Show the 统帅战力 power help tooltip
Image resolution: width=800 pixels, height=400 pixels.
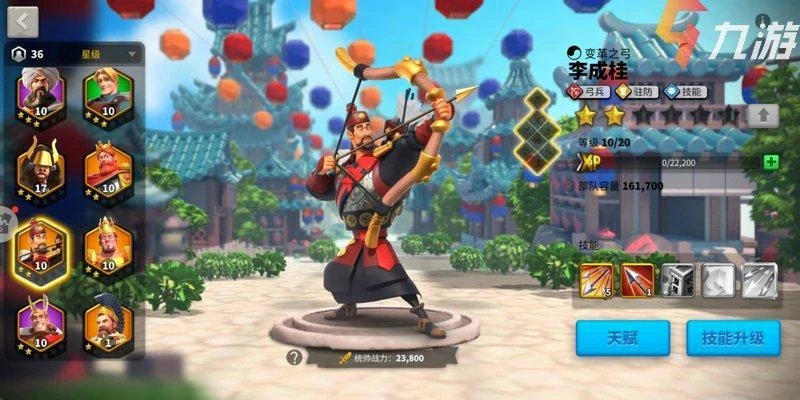294,357
